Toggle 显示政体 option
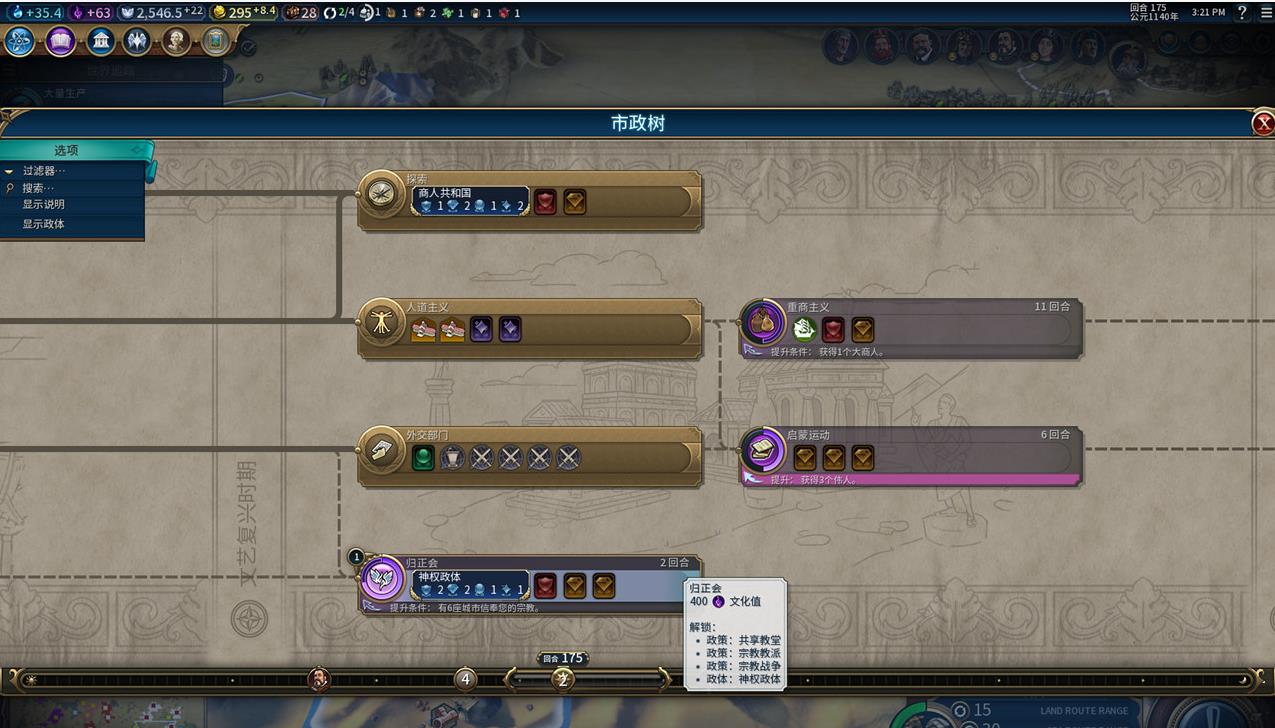 [x=44, y=224]
